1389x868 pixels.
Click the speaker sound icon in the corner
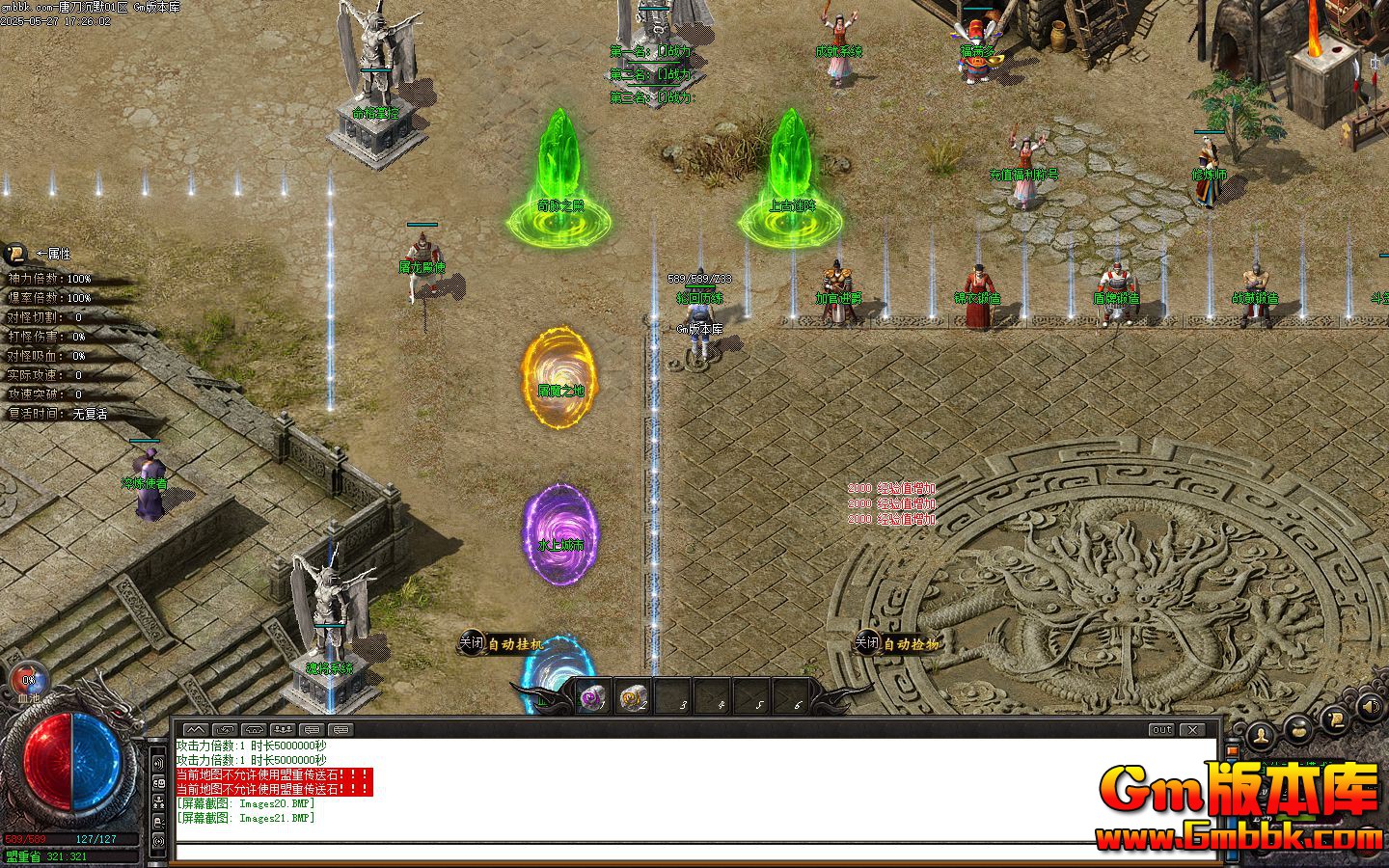(x=1368, y=707)
